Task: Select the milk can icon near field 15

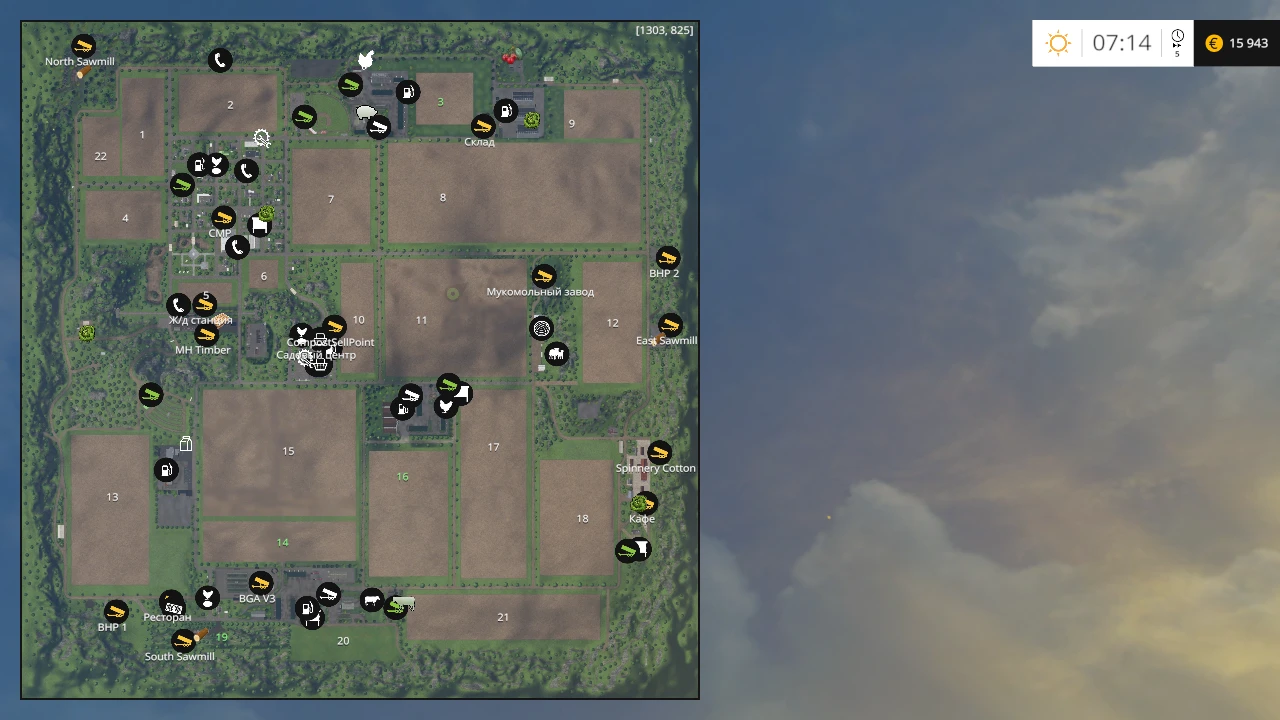Action: (186, 443)
